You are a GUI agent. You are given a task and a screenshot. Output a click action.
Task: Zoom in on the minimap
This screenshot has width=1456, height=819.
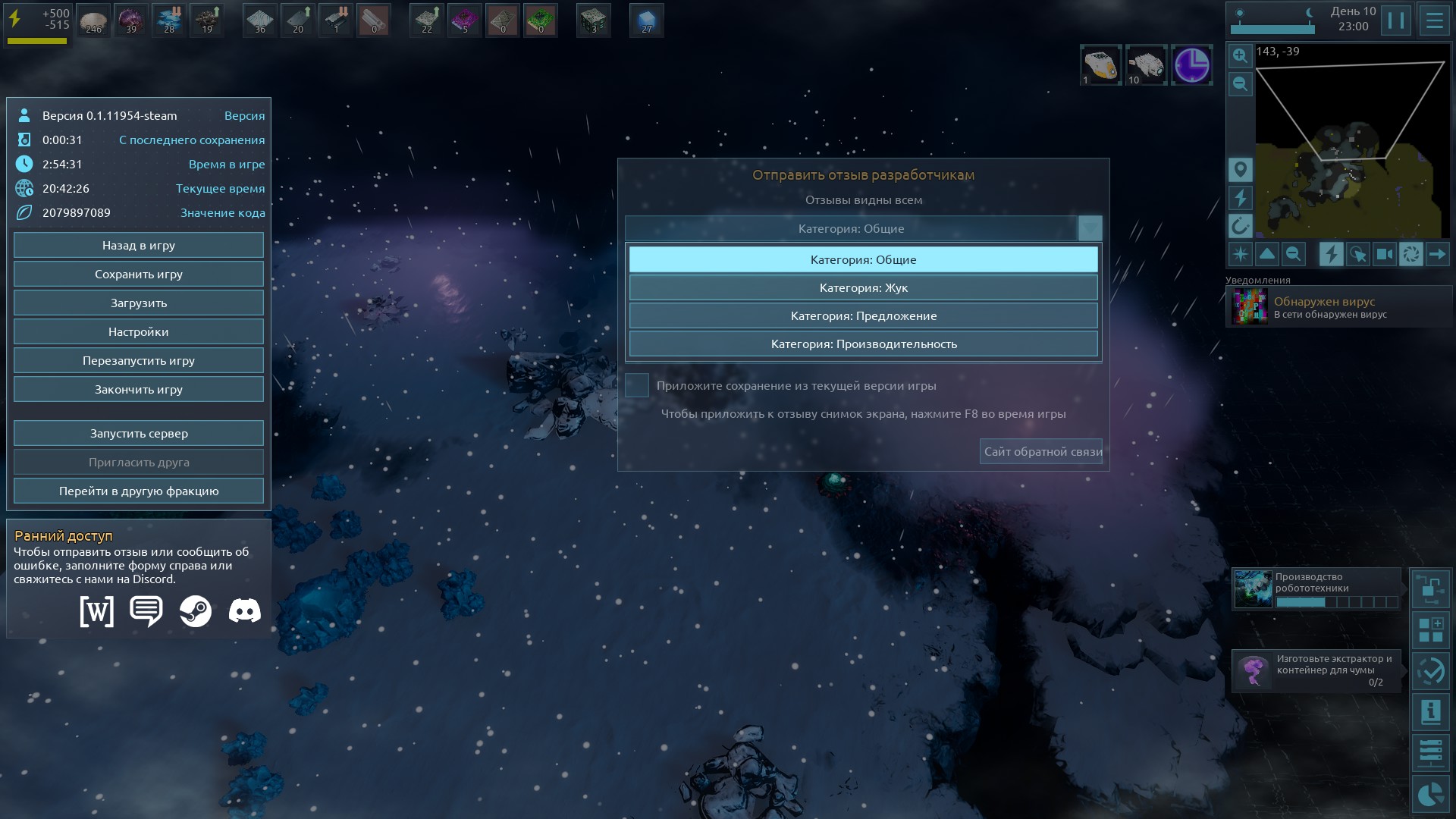[x=1240, y=55]
